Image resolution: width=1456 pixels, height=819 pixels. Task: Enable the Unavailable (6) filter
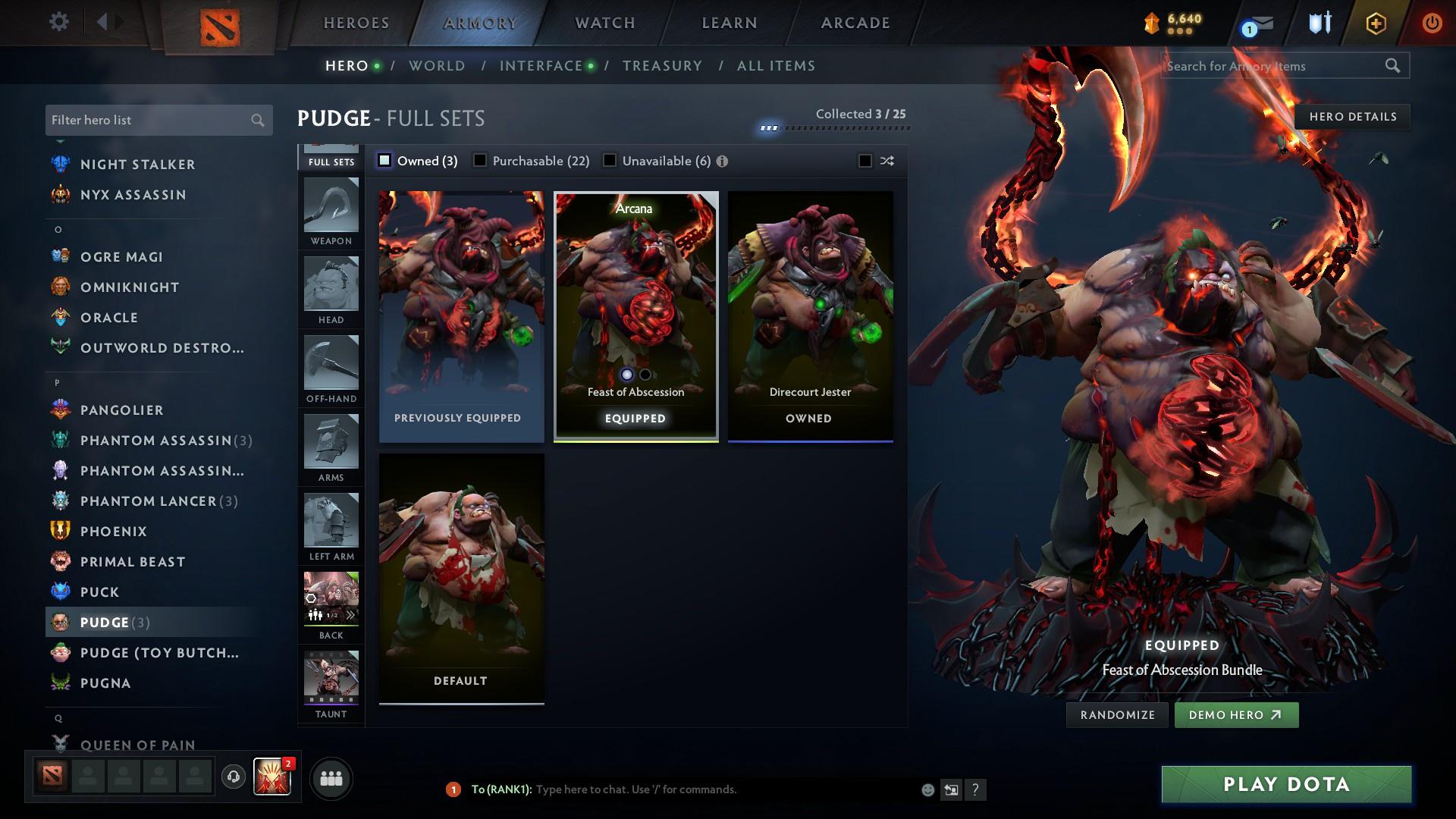pyautogui.click(x=609, y=160)
